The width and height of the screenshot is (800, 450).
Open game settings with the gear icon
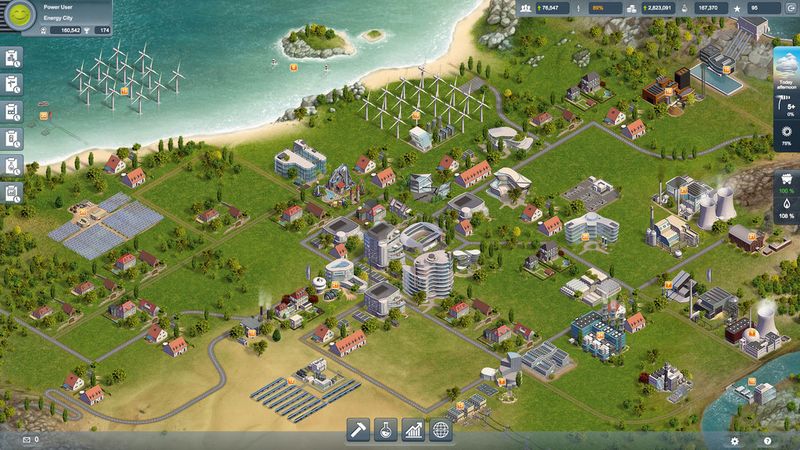(x=734, y=440)
